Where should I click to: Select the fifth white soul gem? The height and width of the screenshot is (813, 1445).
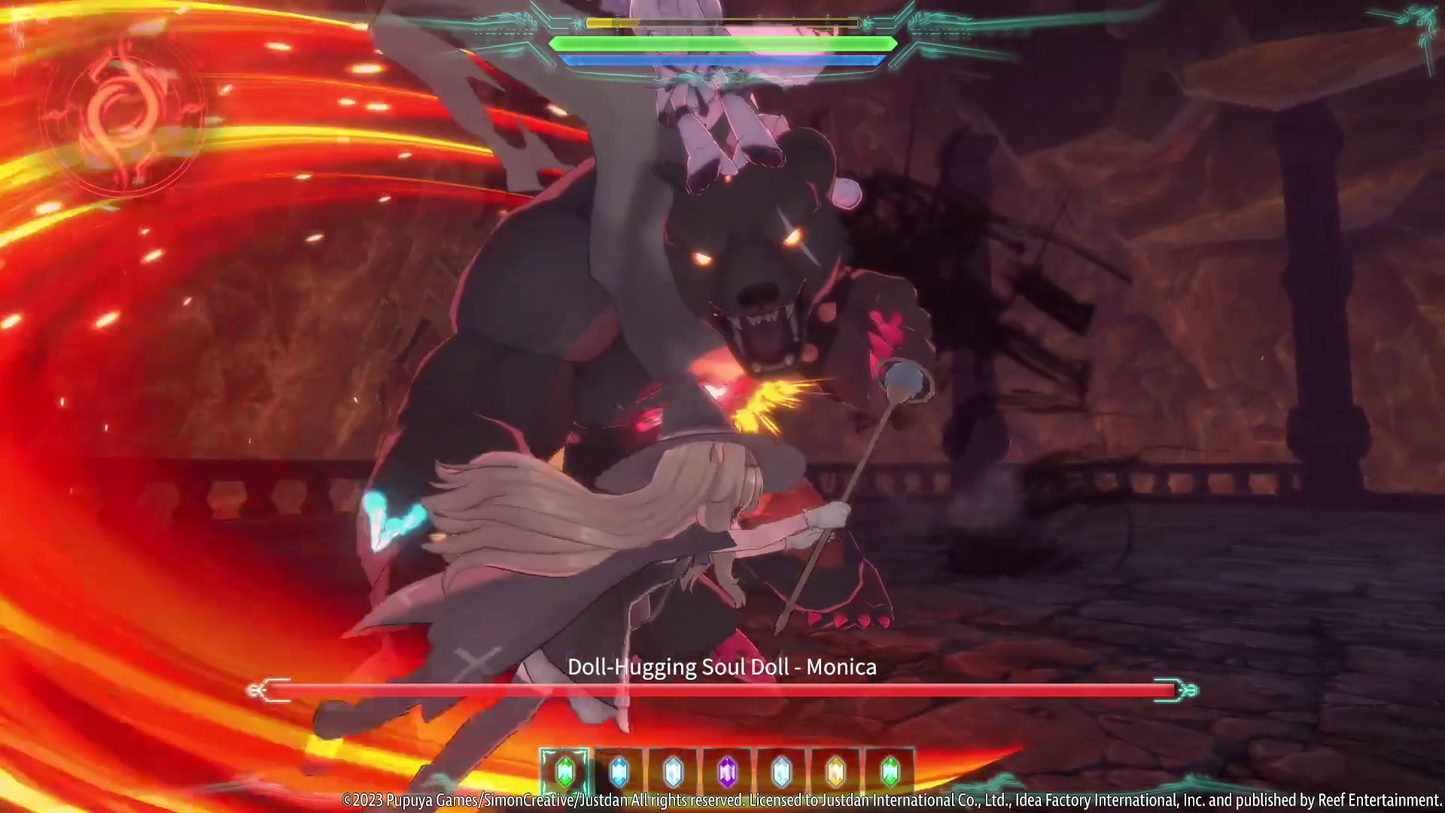coord(781,770)
